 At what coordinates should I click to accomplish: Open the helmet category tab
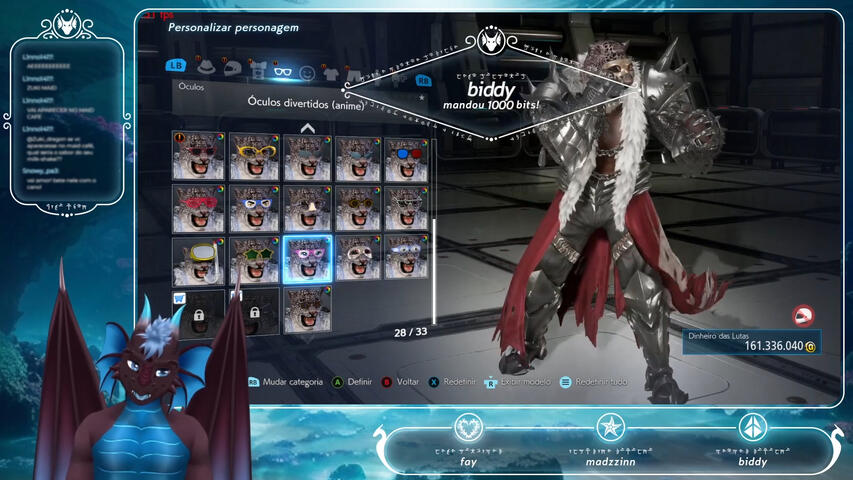[232, 69]
